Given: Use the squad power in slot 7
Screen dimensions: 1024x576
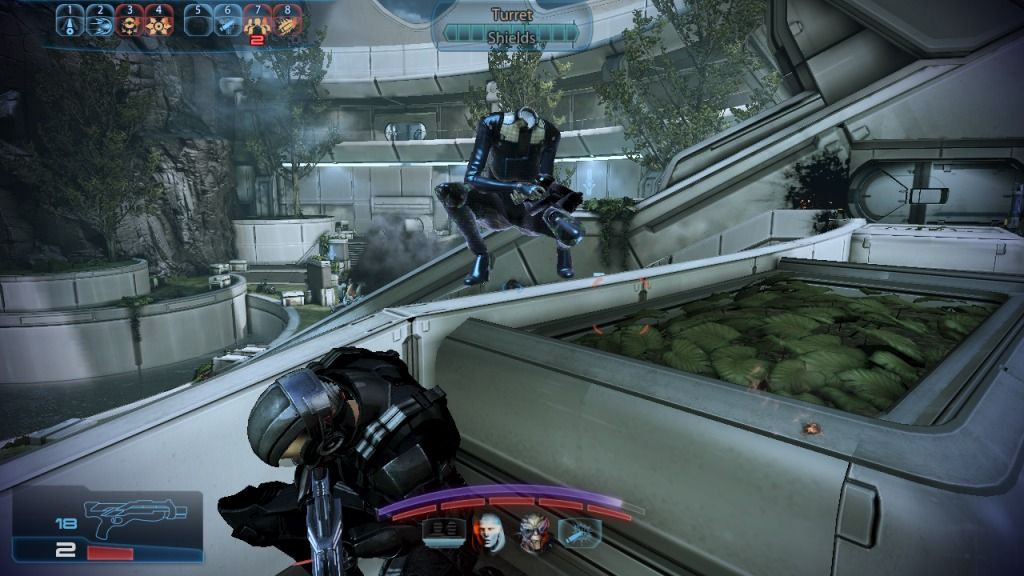Looking at the screenshot, I should click(x=258, y=21).
